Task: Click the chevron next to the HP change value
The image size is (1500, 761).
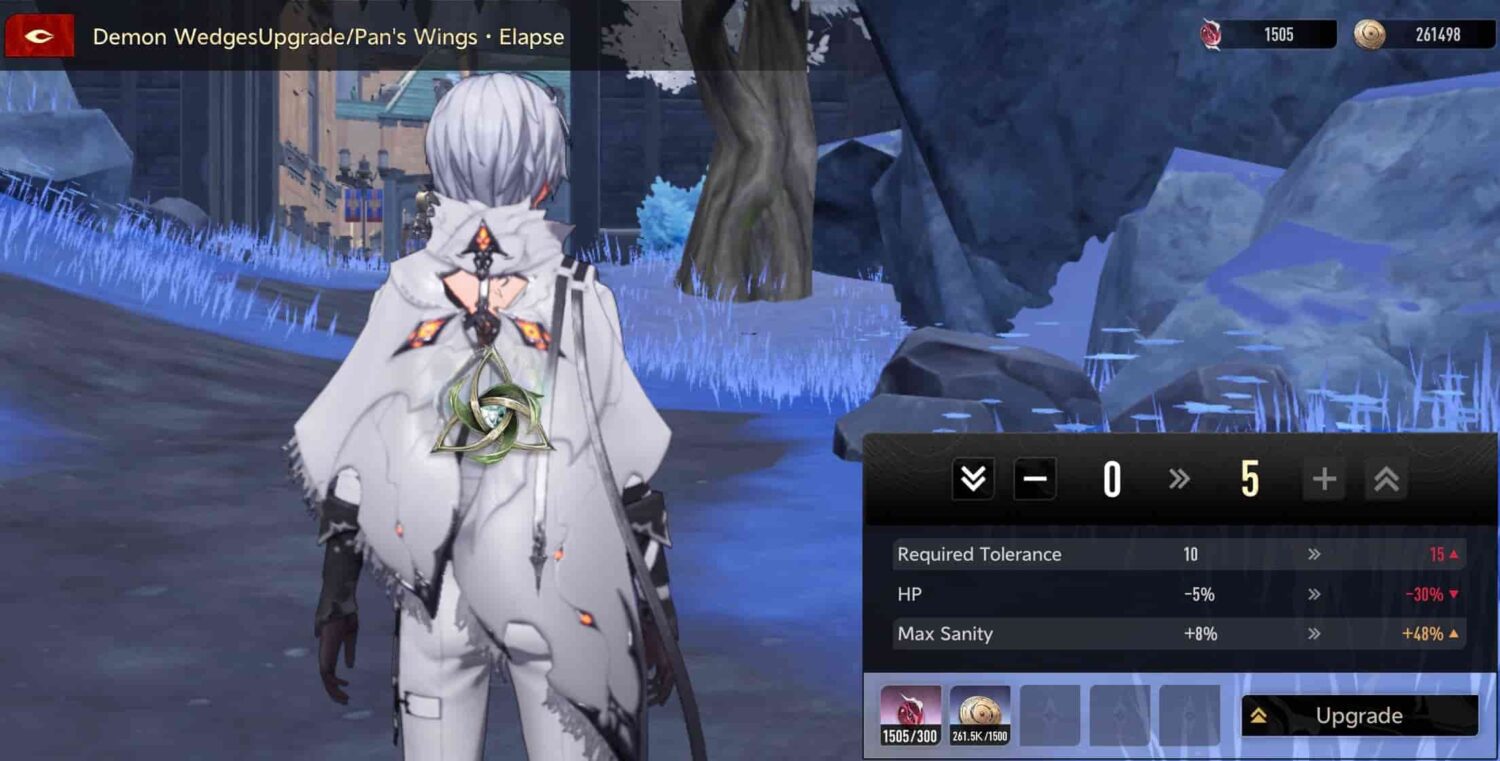Action: (x=1315, y=594)
